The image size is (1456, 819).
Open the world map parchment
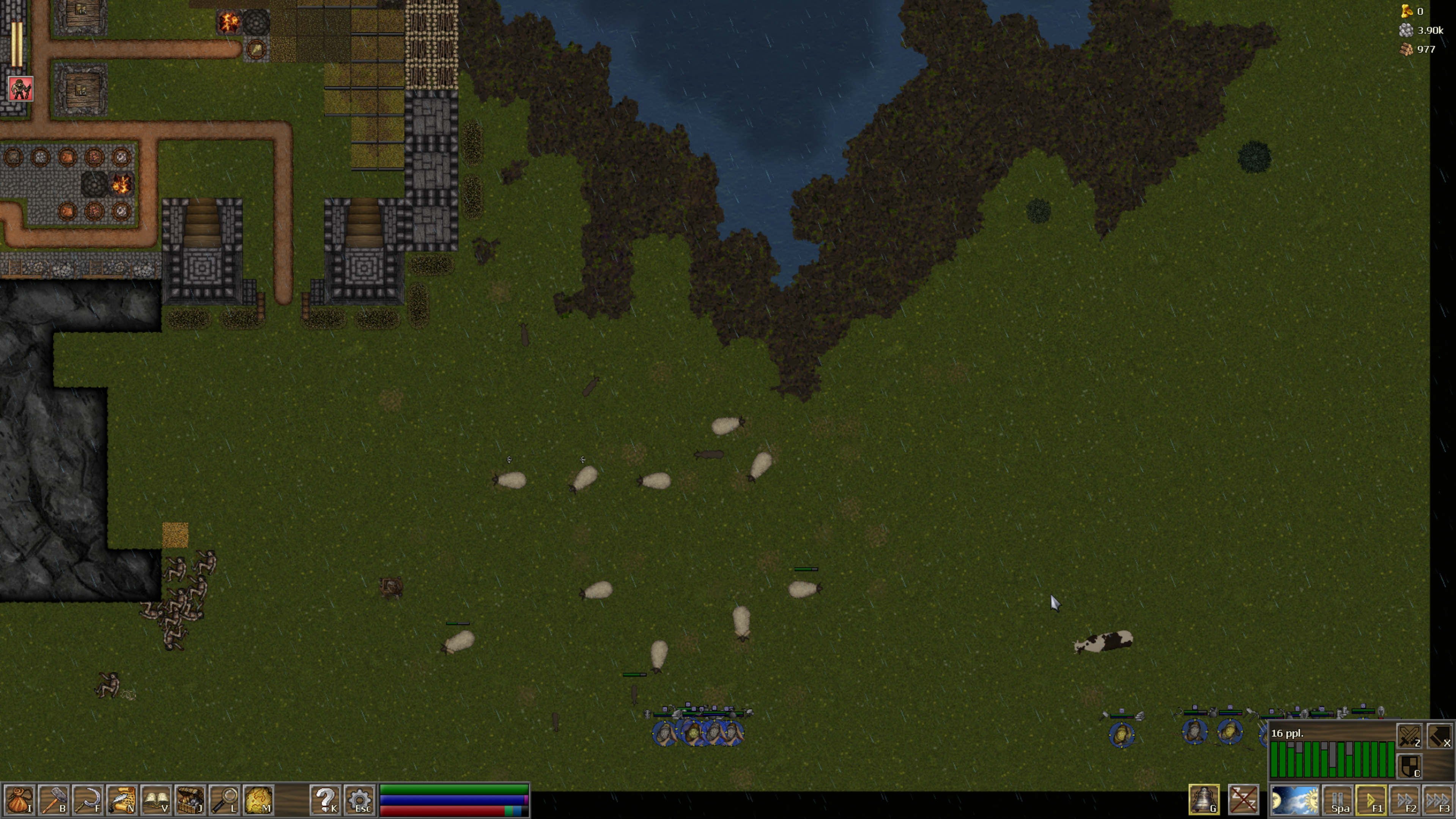point(258,800)
